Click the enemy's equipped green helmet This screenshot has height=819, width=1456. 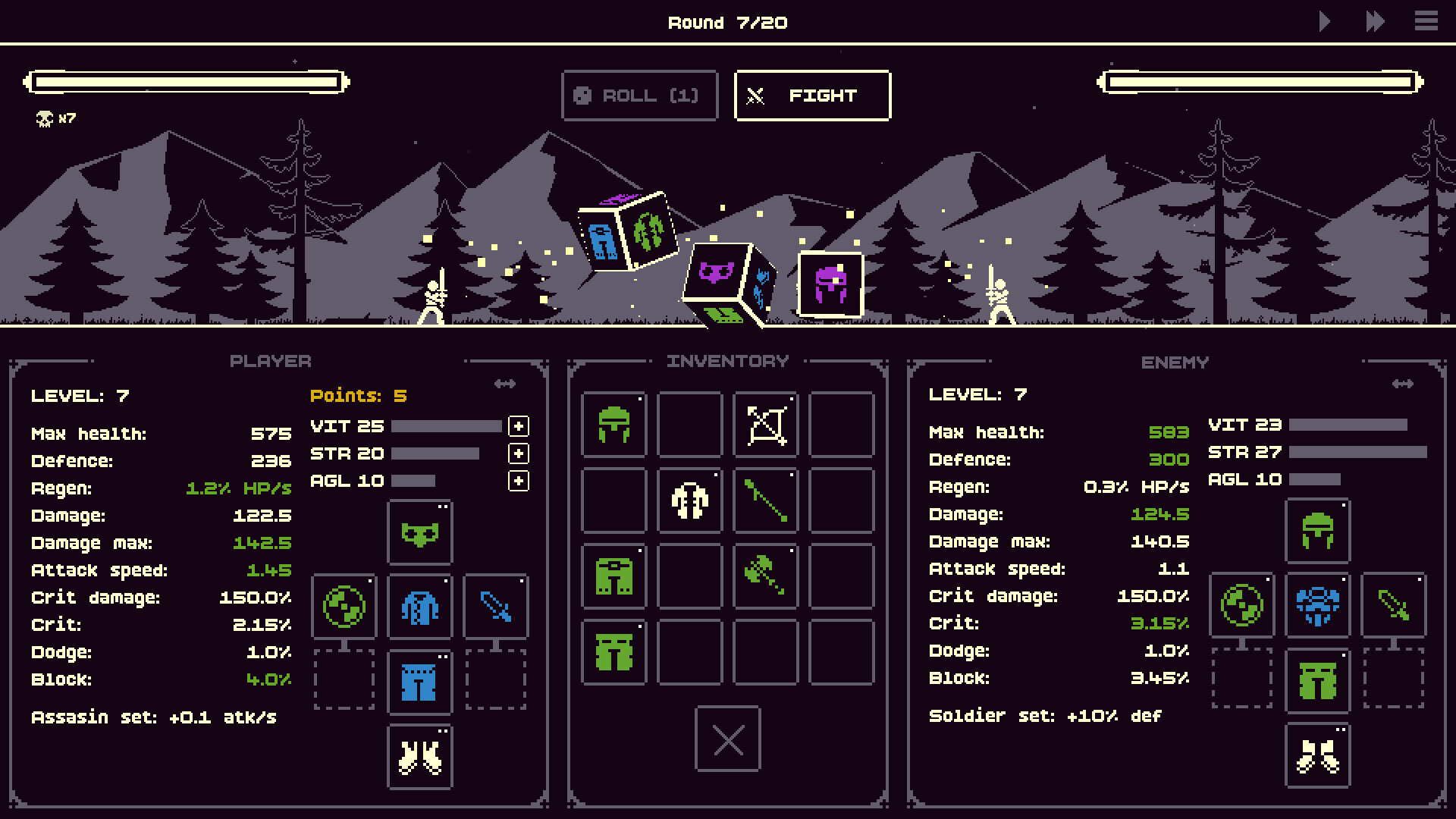1317,531
